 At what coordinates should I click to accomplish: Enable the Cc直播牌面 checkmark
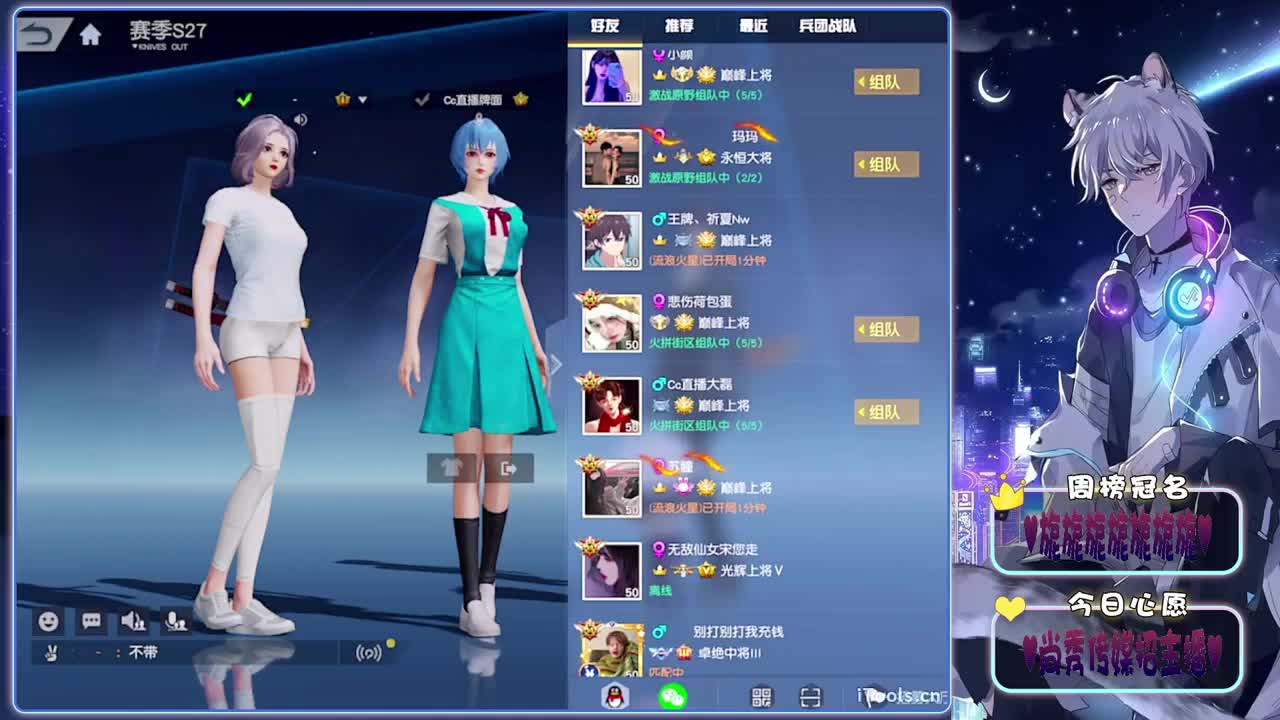(422, 99)
